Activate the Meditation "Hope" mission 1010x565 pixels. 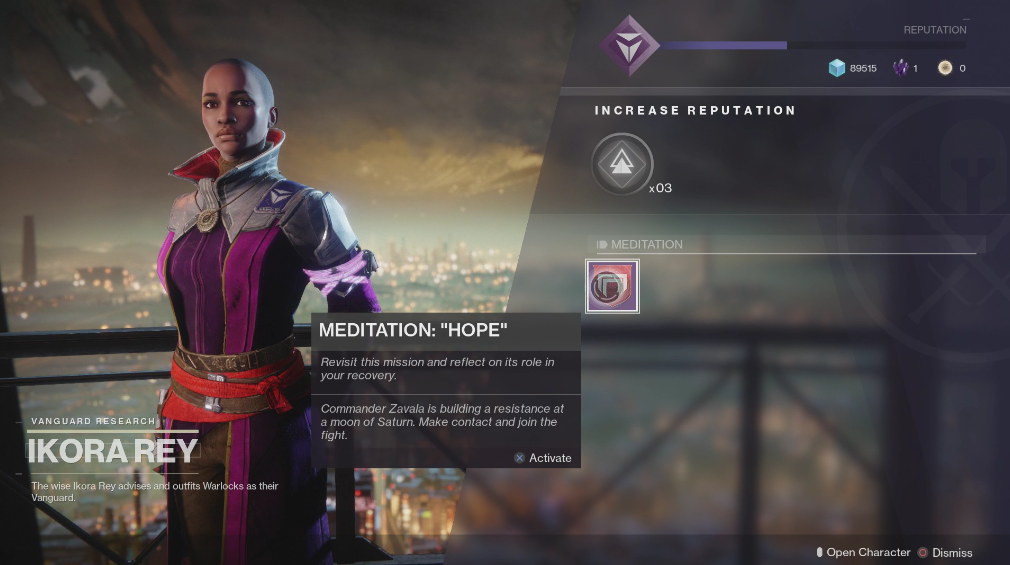[543, 458]
